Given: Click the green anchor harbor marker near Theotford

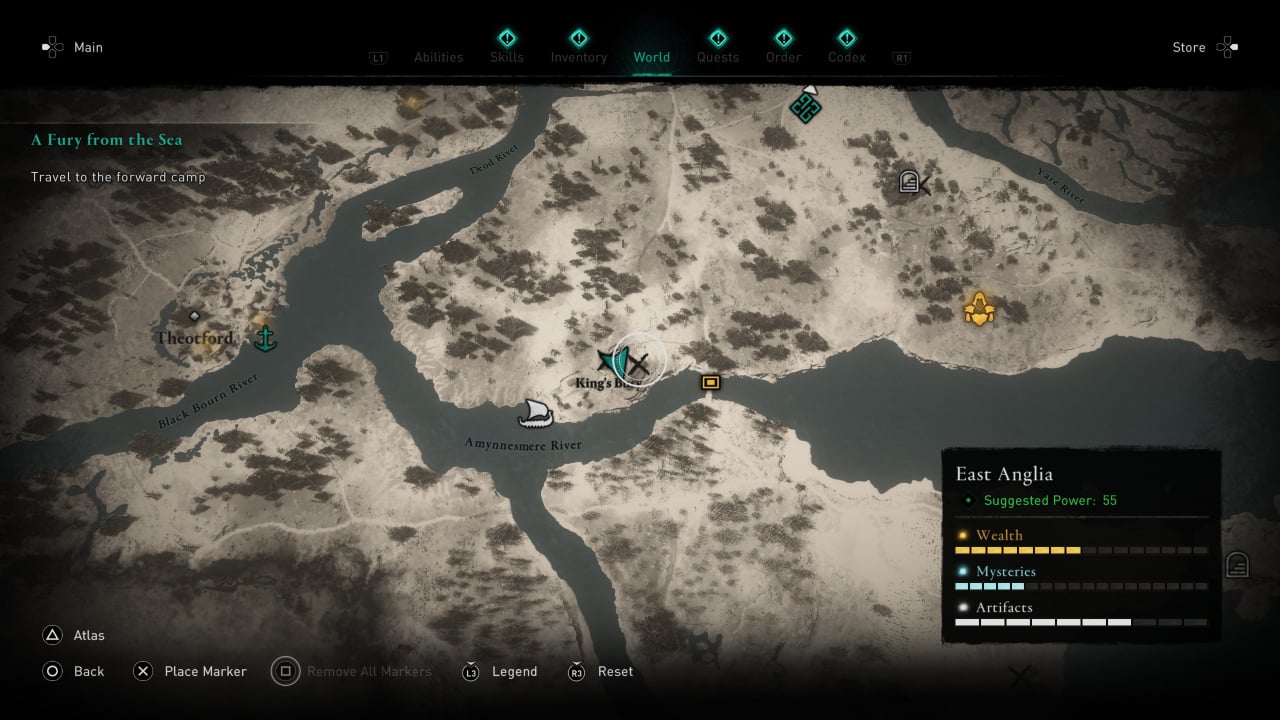Looking at the screenshot, I should click(265, 338).
